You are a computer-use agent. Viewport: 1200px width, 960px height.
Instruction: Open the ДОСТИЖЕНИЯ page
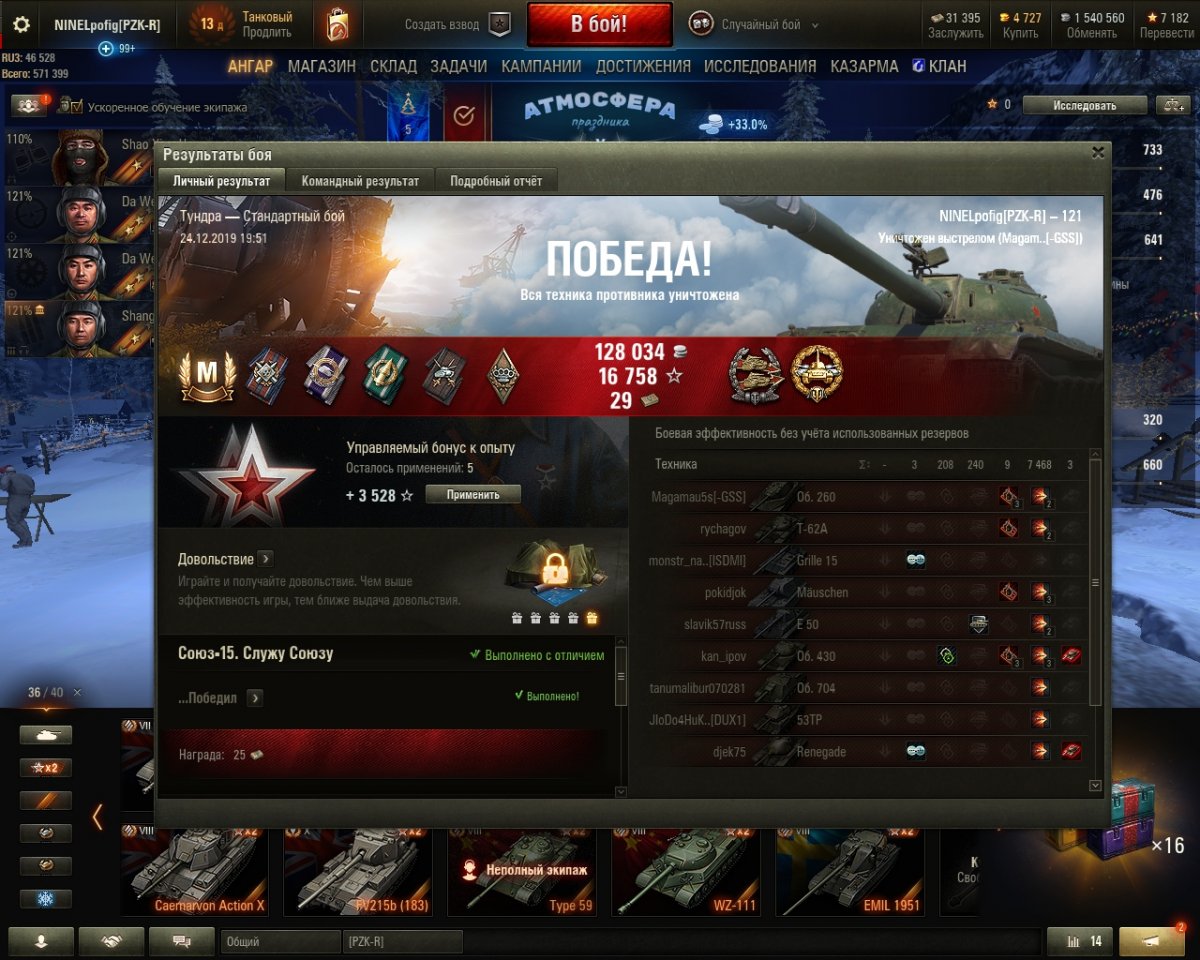pos(643,67)
